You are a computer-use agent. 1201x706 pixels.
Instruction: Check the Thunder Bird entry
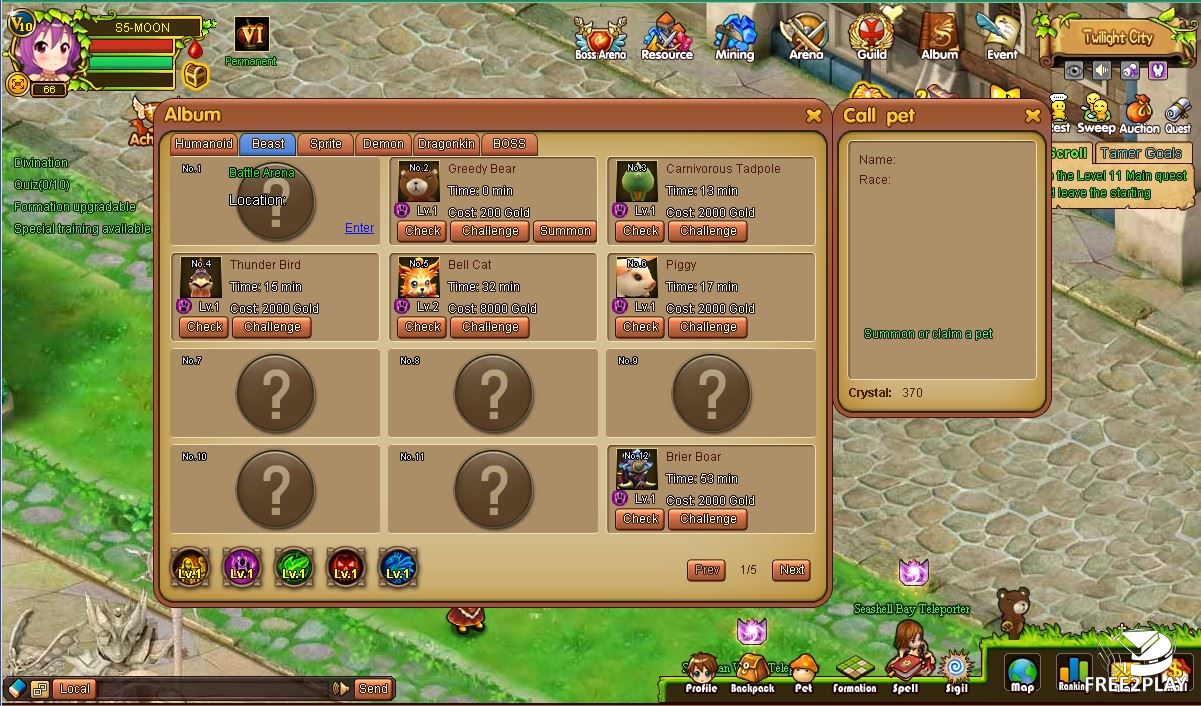pos(204,327)
